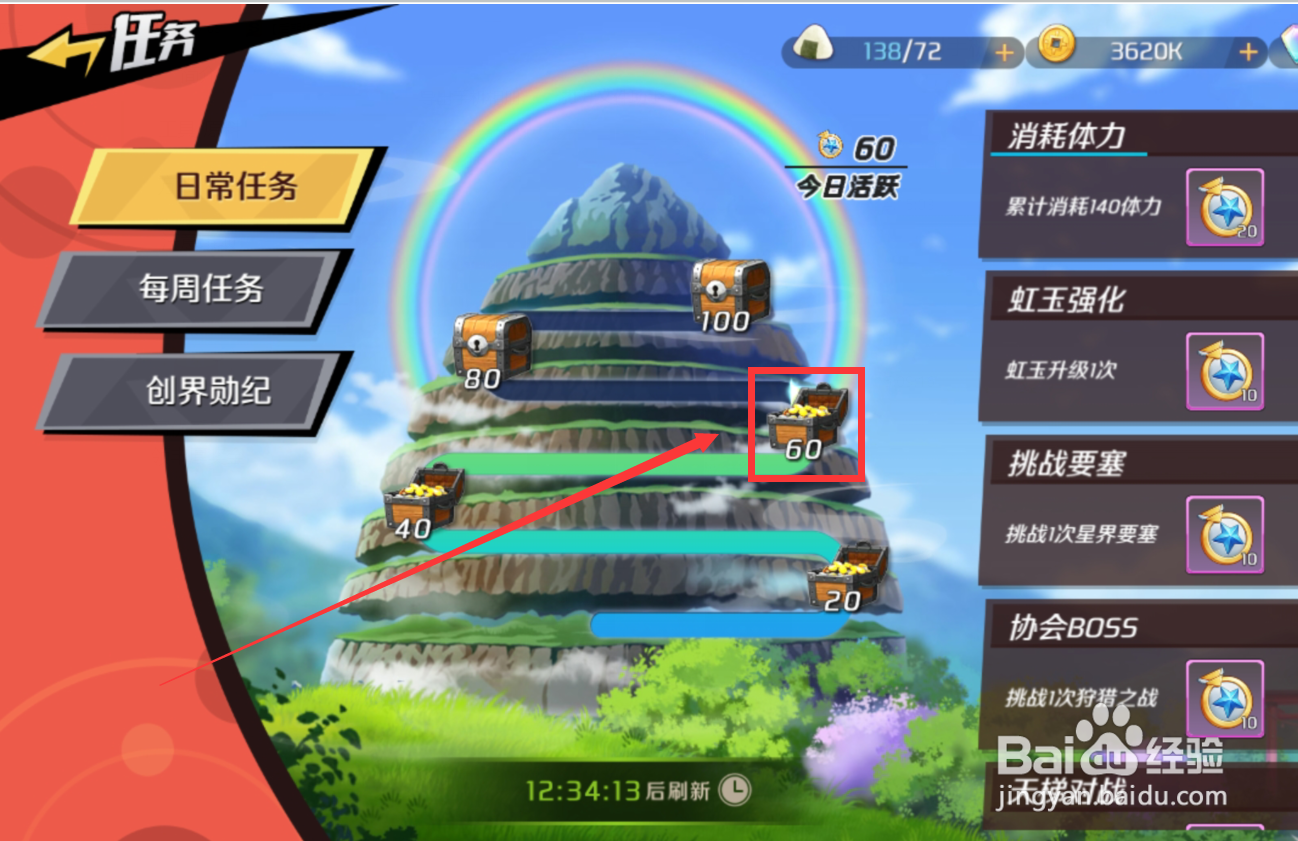Click the clock icon beside the refresh timer
The image size is (1298, 841).
pos(737,789)
